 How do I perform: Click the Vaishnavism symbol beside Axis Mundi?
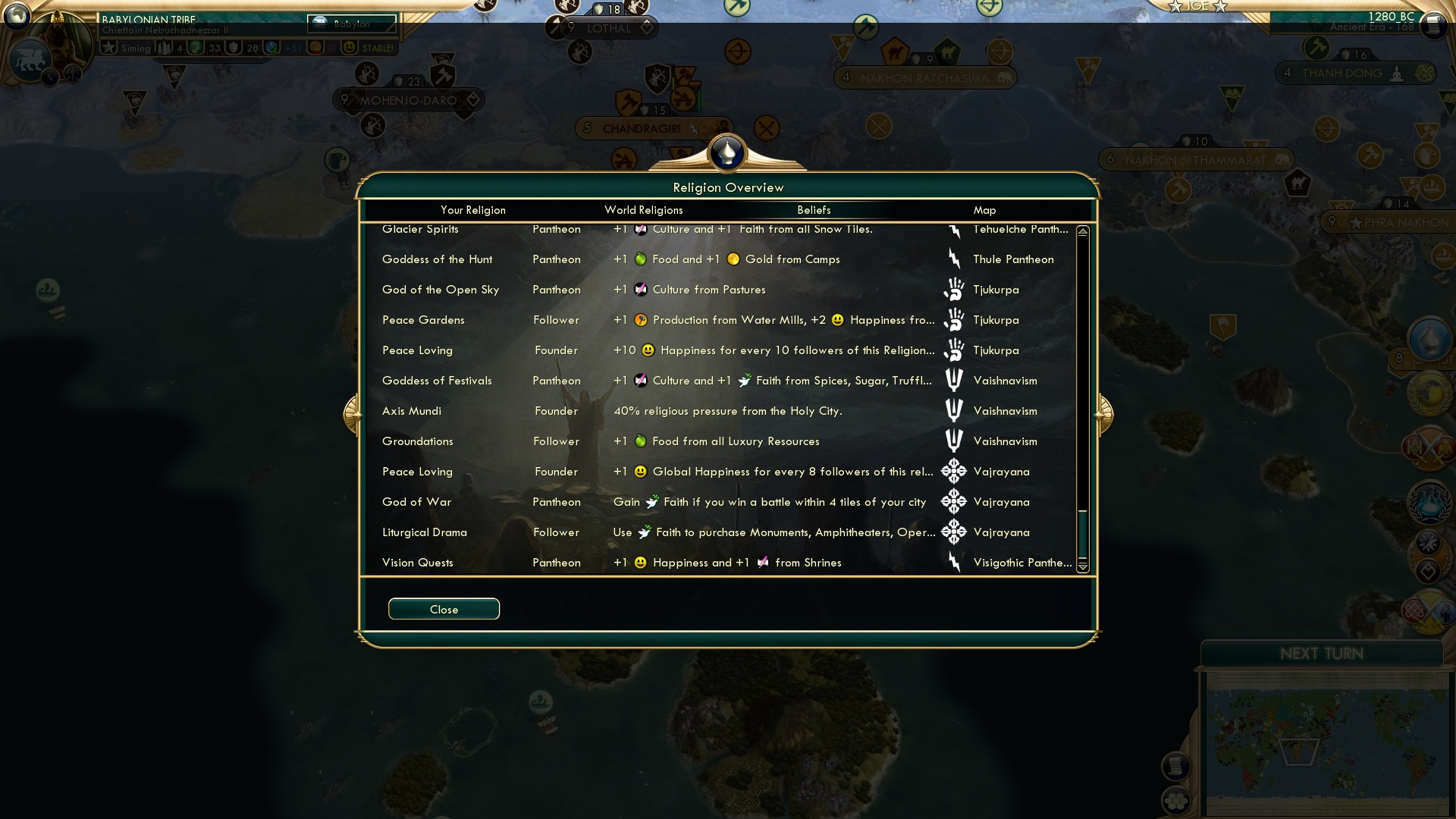coord(952,411)
